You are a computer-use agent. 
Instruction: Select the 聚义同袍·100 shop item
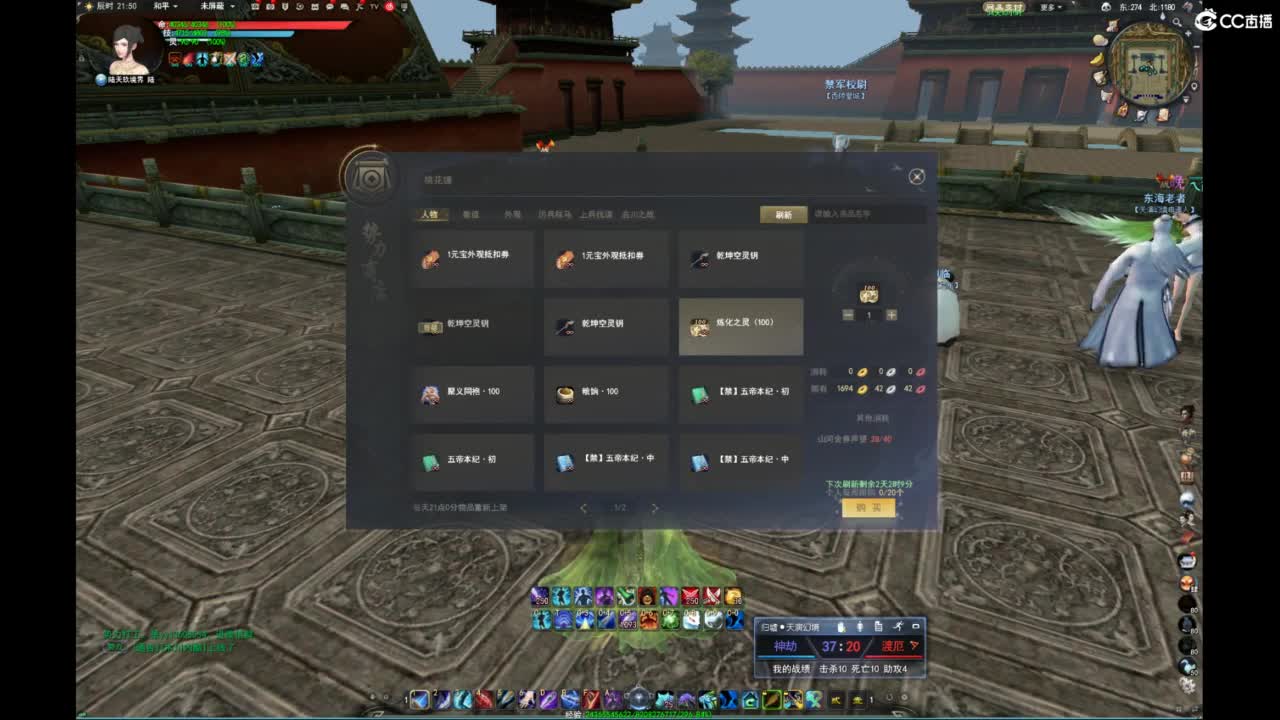pos(473,392)
